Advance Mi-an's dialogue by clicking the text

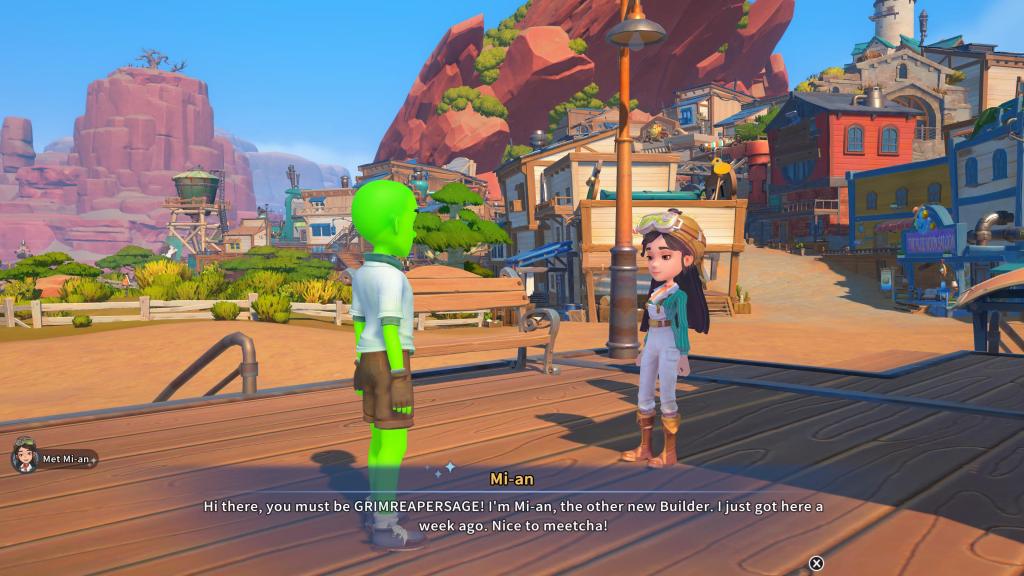(x=512, y=515)
